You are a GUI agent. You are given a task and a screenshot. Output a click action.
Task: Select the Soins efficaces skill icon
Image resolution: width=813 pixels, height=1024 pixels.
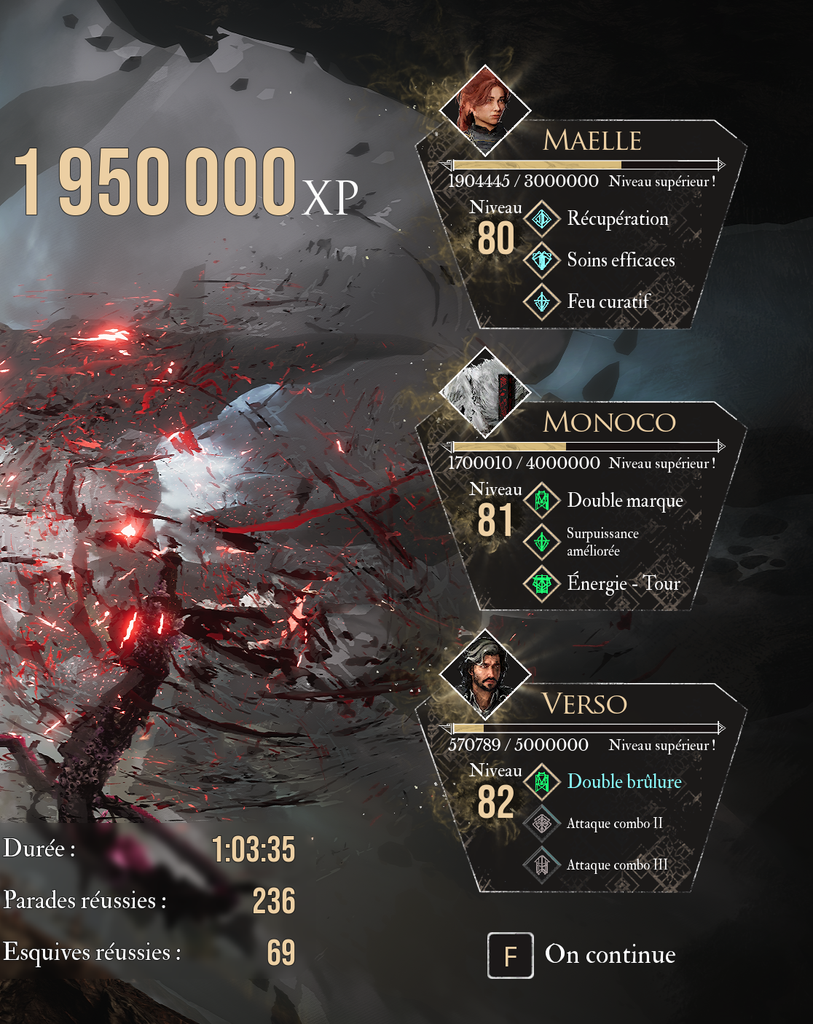(542, 260)
